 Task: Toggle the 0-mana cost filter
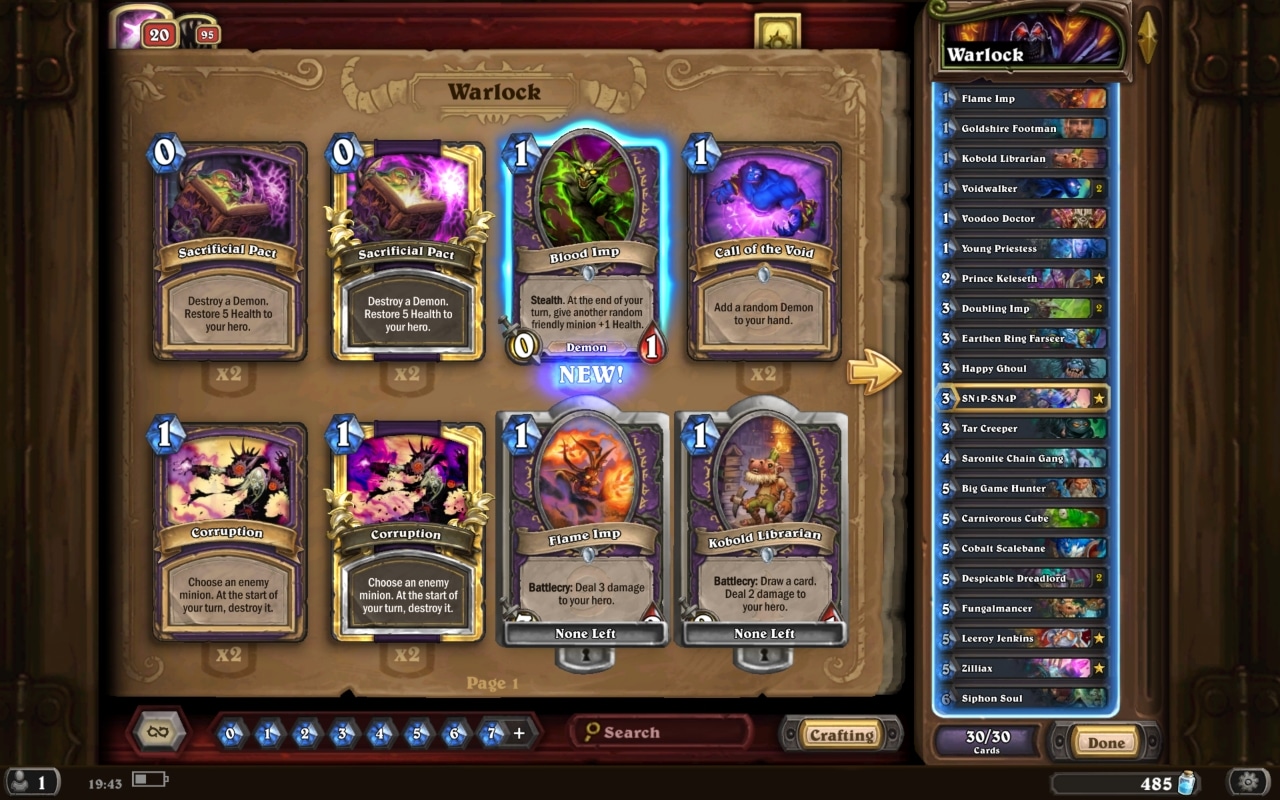[x=229, y=731]
